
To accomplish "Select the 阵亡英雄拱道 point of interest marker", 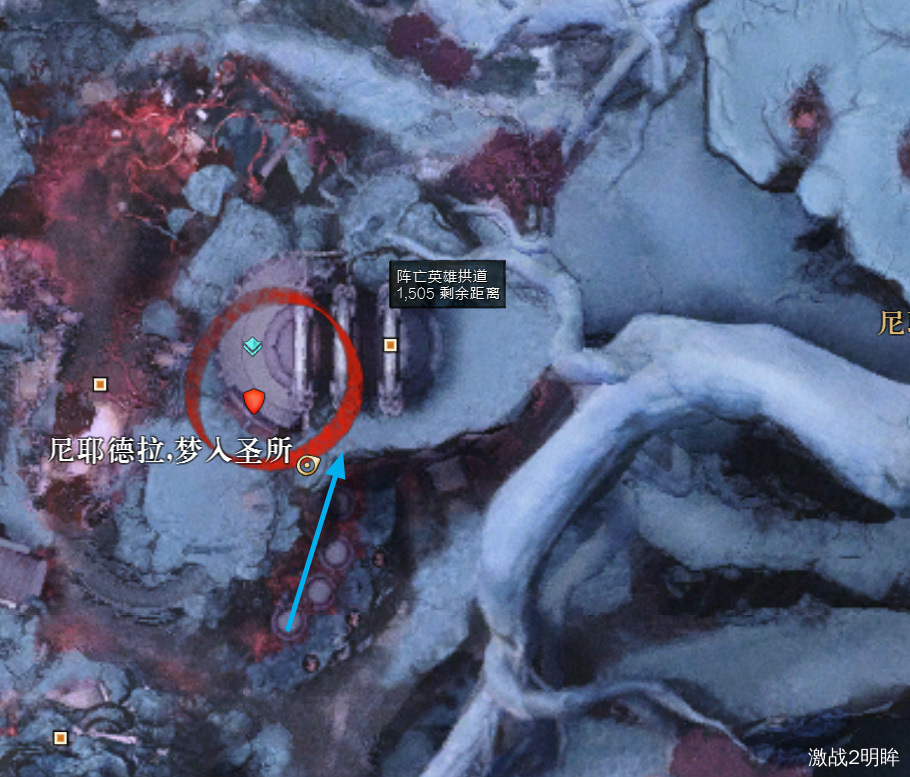I will pyautogui.click(x=391, y=345).
